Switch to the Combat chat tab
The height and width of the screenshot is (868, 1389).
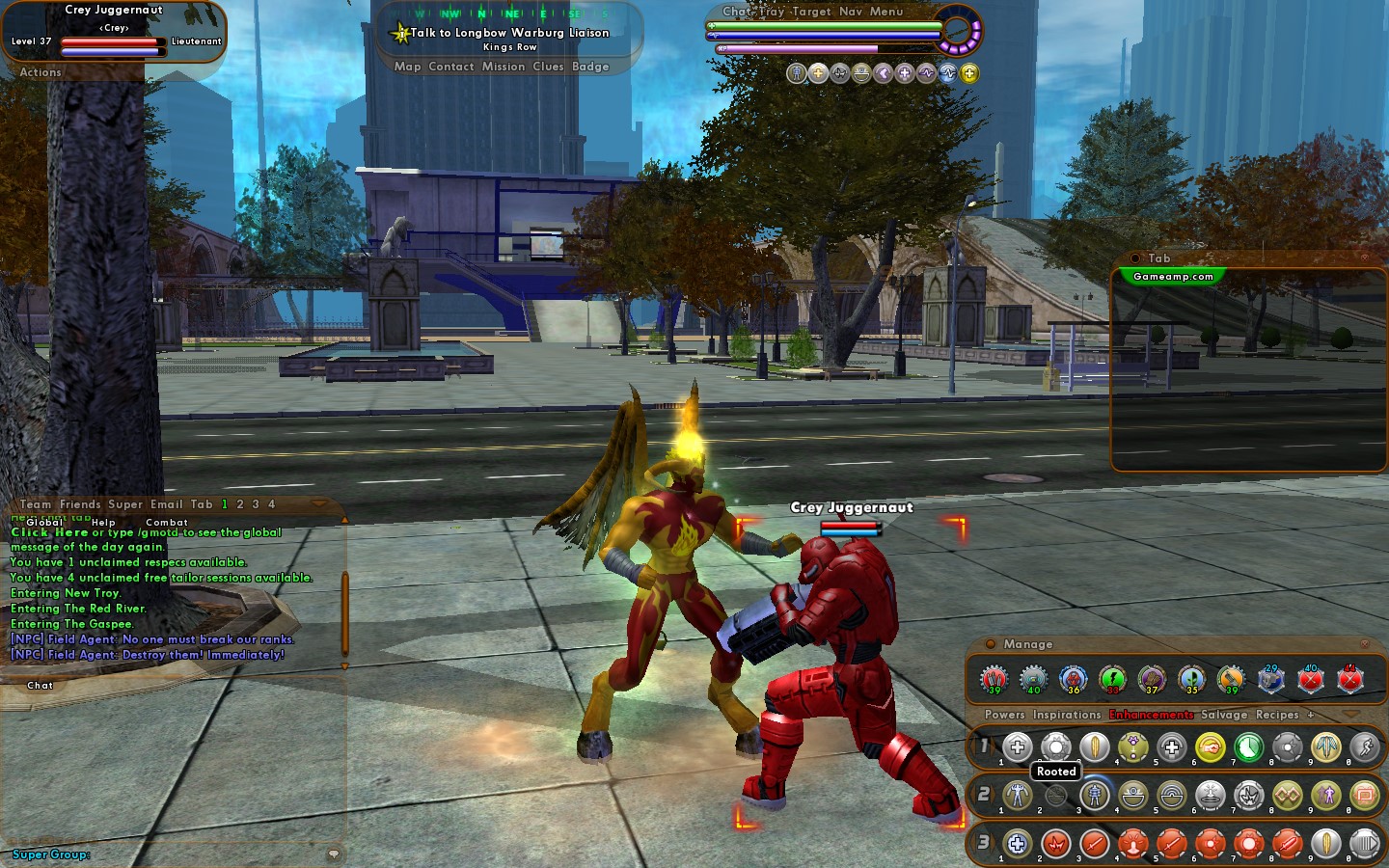click(x=167, y=522)
